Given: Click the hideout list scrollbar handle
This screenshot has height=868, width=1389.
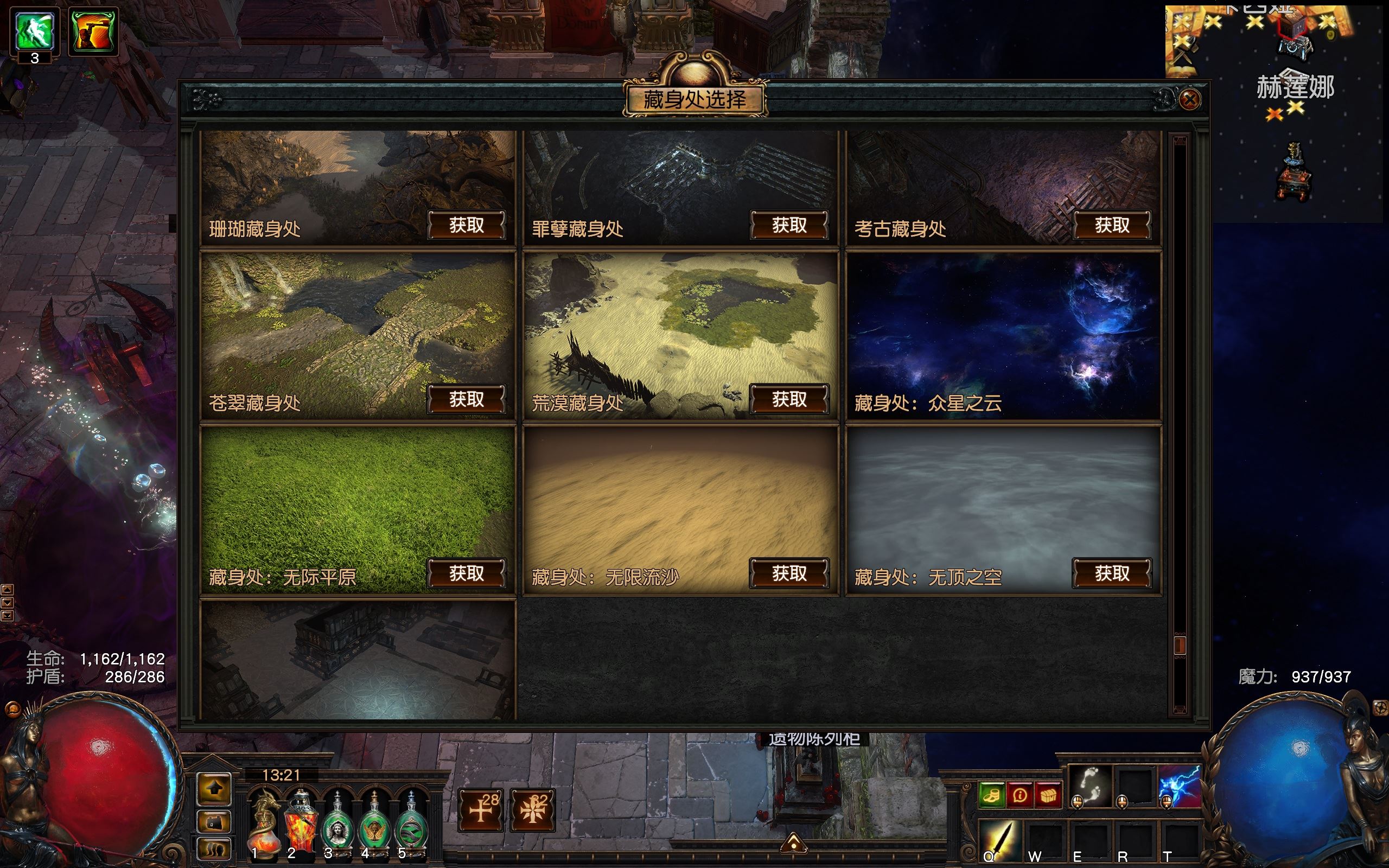Looking at the screenshot, I should [1180, 645].
